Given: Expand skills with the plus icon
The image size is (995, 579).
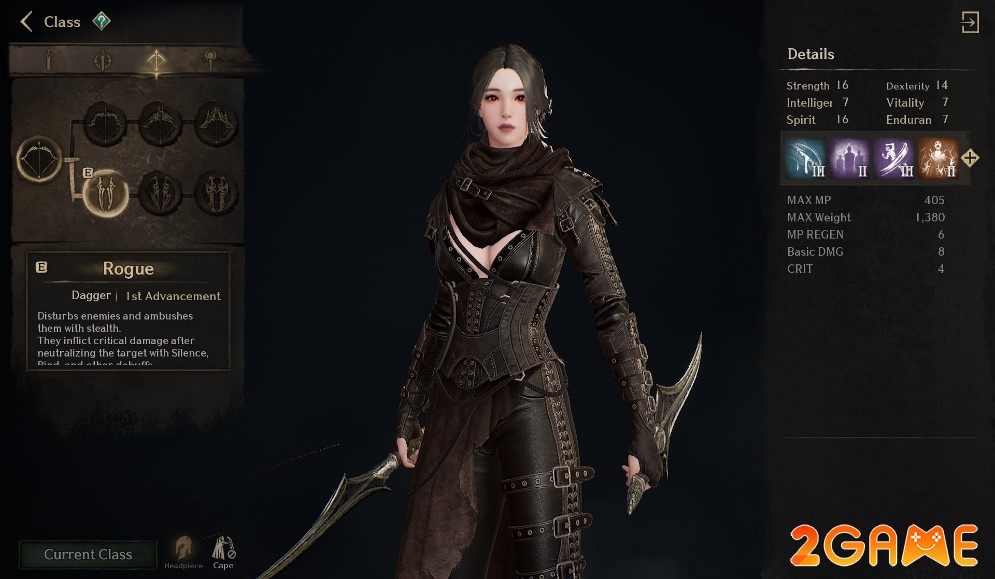Looking at the screenshot, I should [x=970, y=158].
